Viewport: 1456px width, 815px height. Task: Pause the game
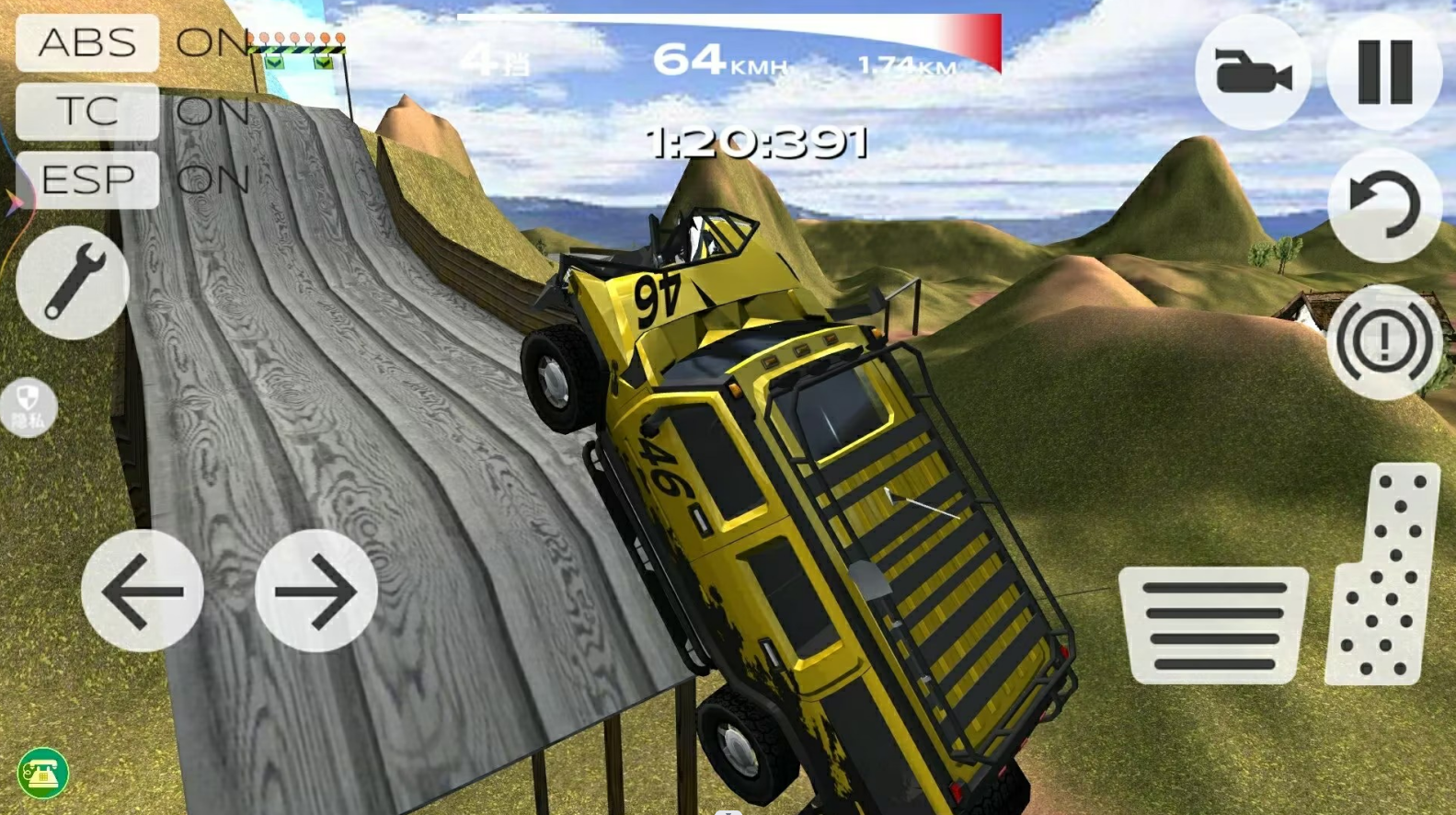pyautogui.click(x=1384, y=72)
